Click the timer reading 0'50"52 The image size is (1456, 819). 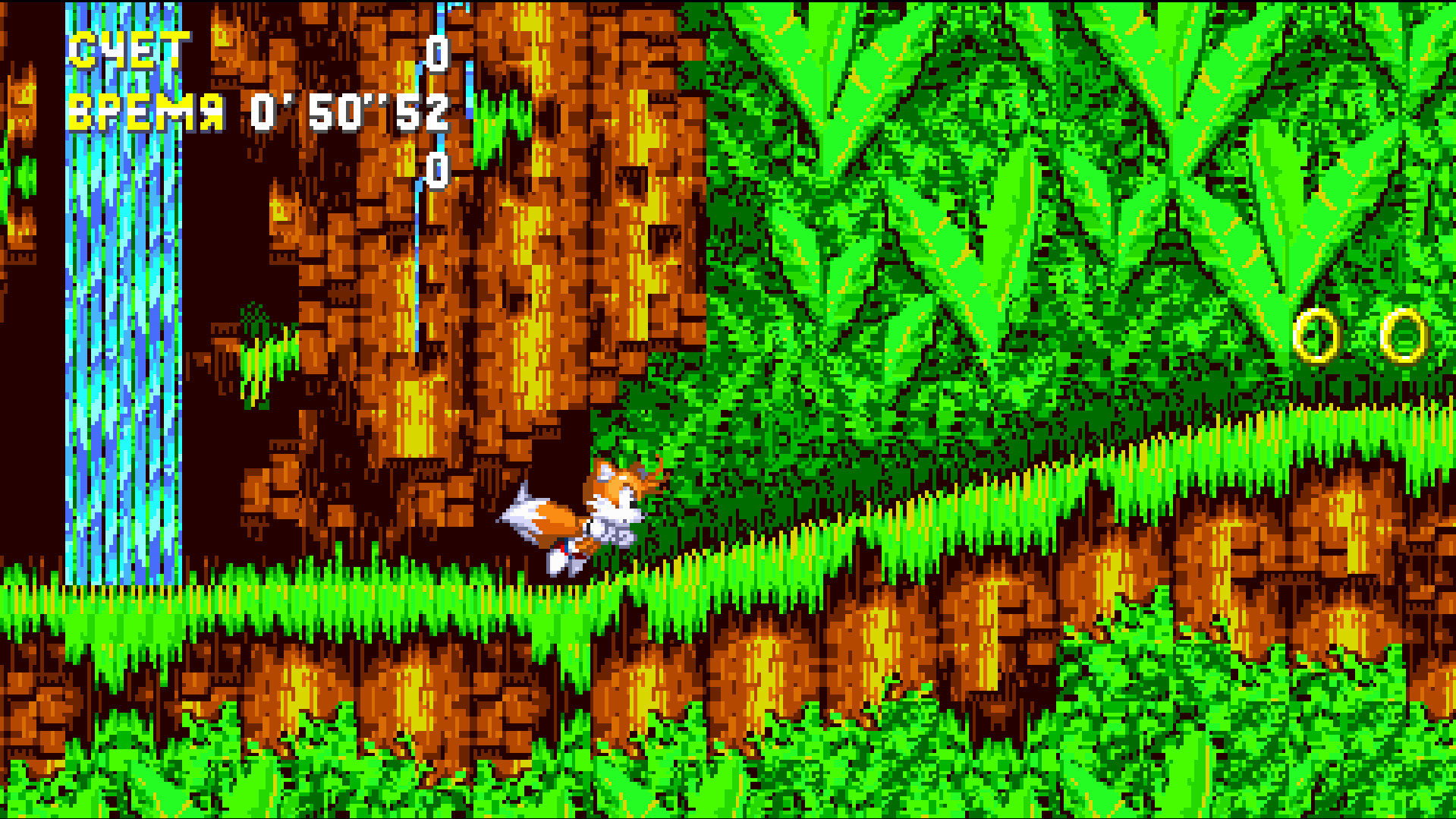point(349,110)
